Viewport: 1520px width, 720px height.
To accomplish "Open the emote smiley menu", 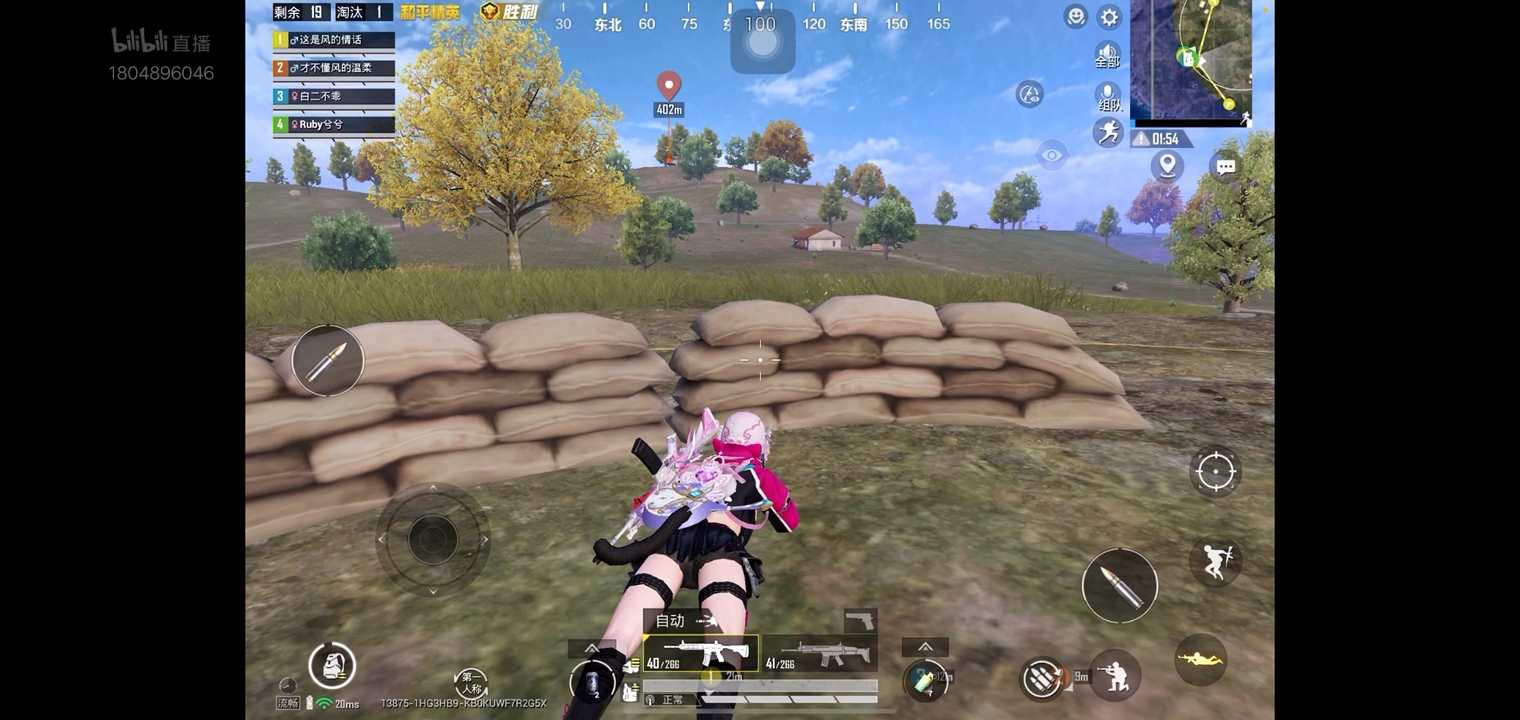I will pyautogui.click(x=1075, y=16).
